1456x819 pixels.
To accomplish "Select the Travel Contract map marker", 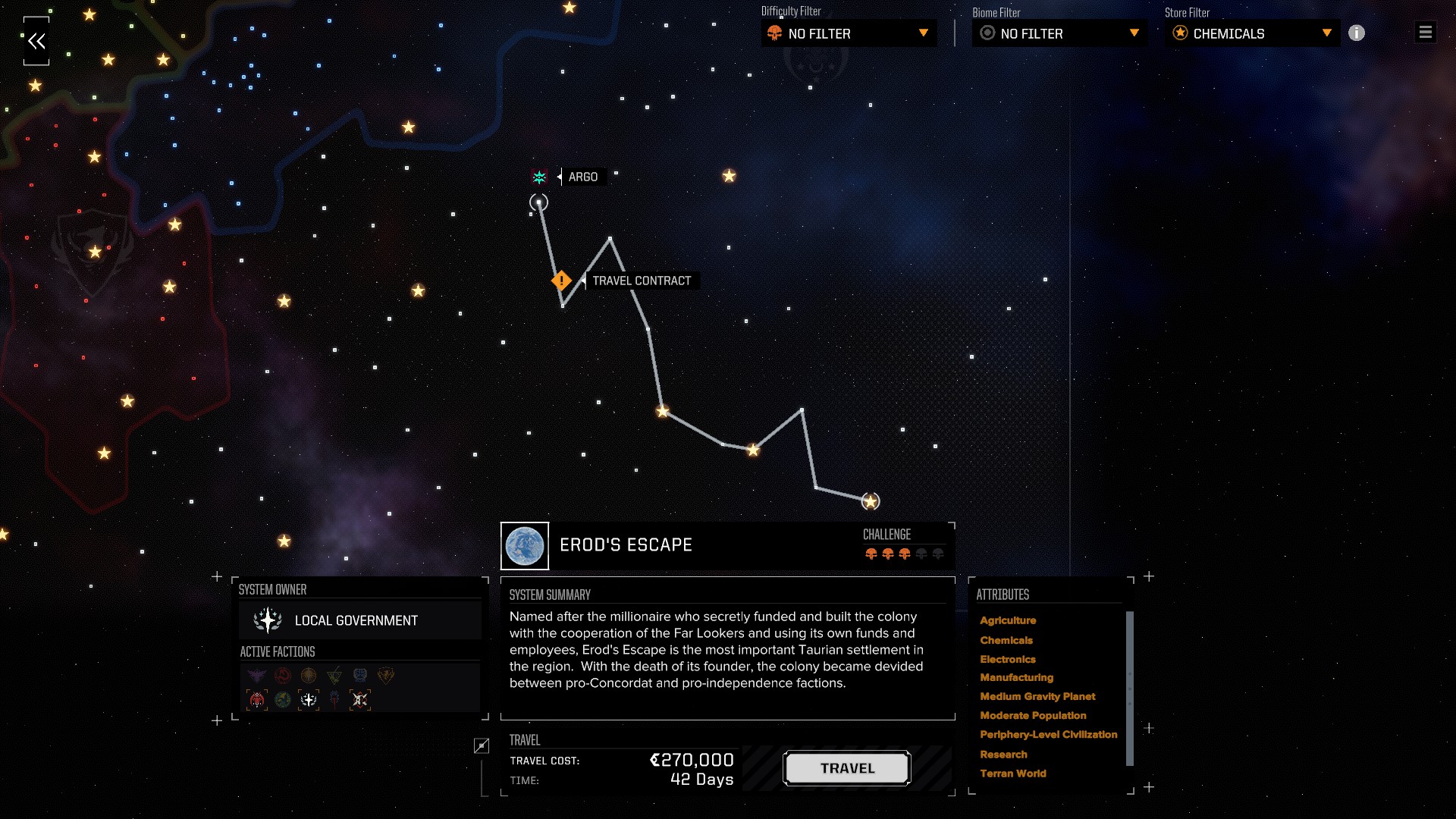I will click(561, 281).
